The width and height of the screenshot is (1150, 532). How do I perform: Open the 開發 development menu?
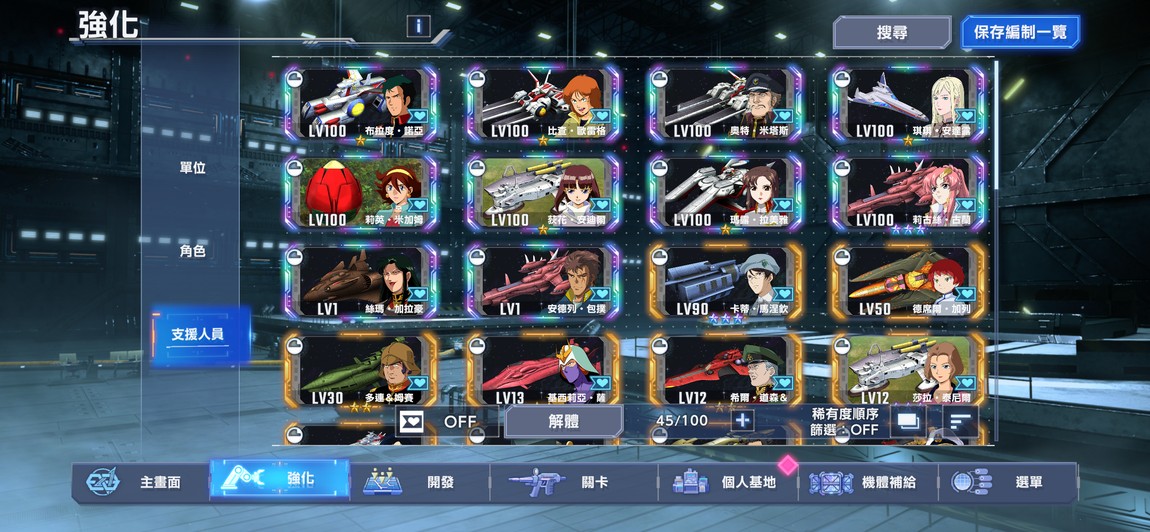pyautogui.click(x=418, y=482)
